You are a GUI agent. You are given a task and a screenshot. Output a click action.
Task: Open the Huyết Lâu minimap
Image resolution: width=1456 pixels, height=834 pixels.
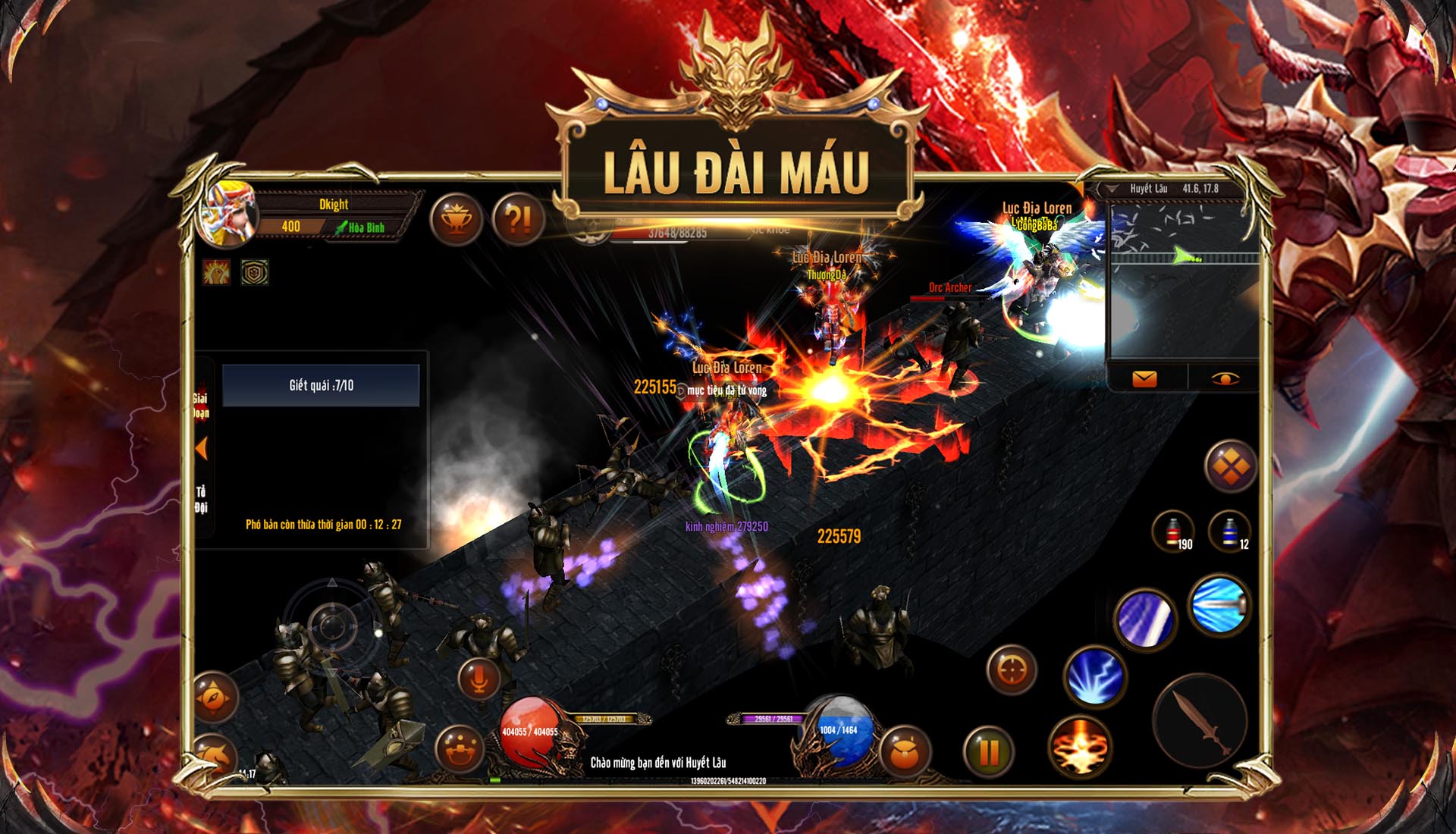(1183, 279)
